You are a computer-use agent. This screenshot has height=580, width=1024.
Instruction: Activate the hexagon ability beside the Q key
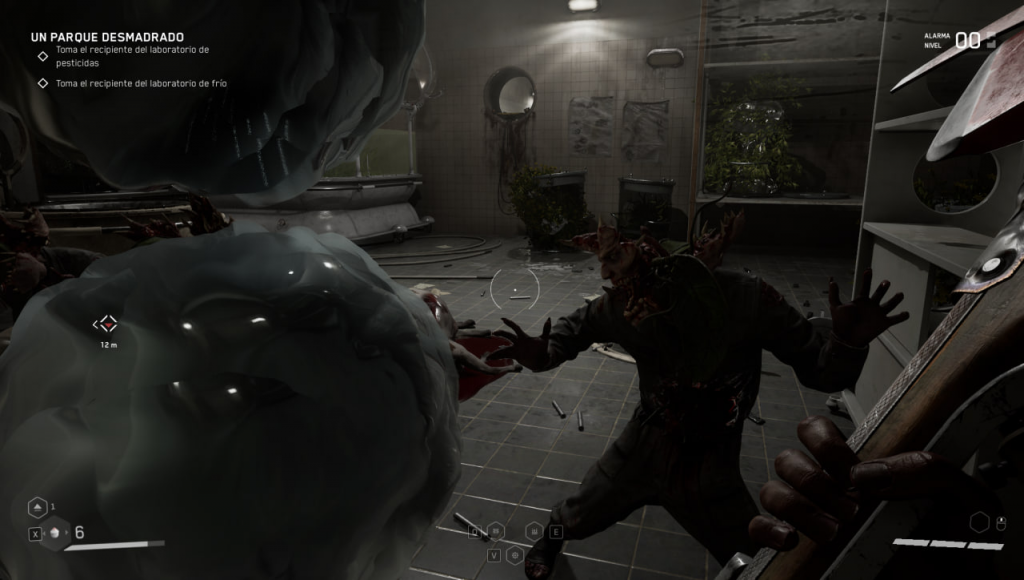pos(497,531)
